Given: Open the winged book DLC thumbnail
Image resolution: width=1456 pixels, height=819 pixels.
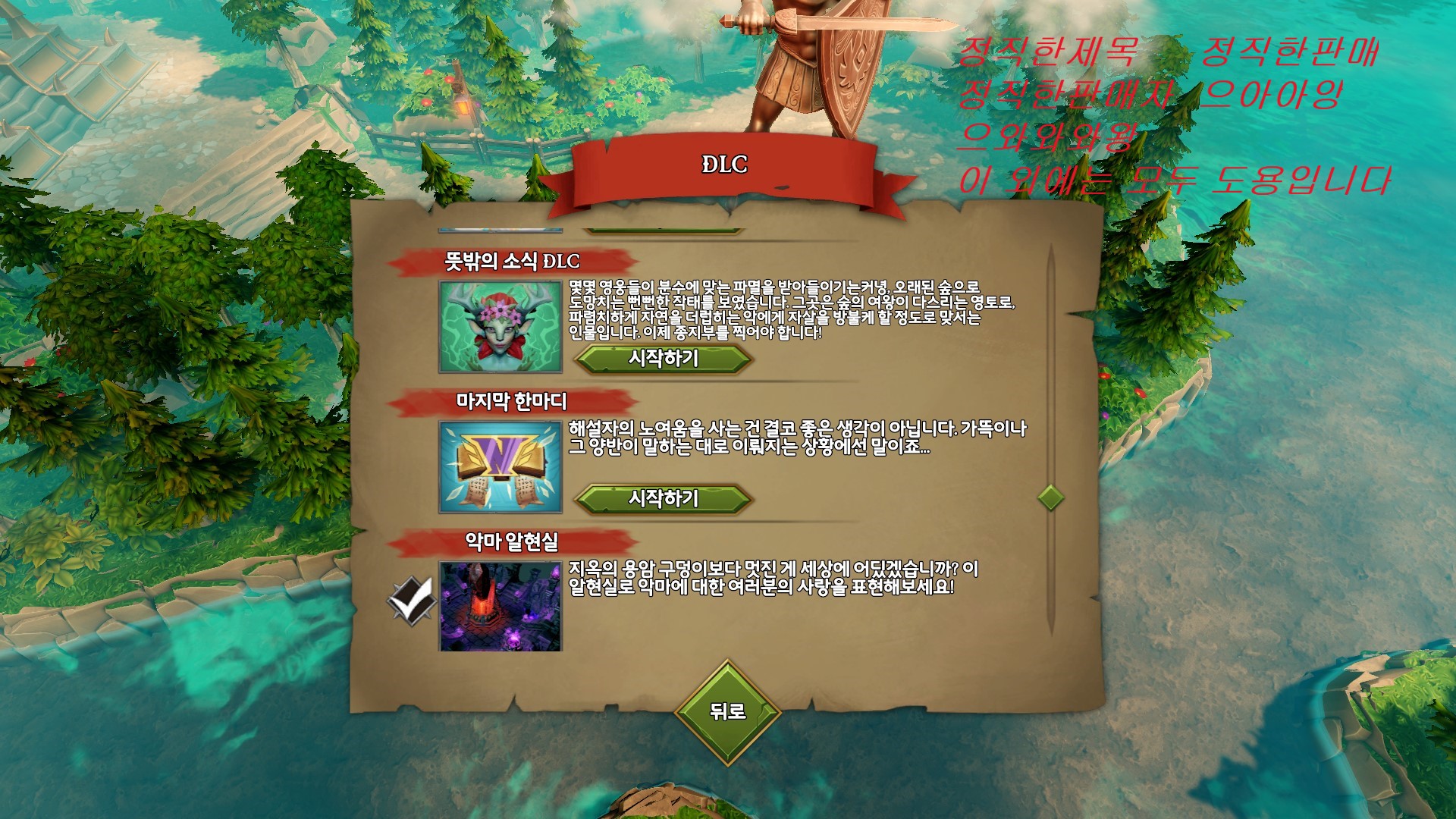Looking at the screenshot, I should click(500, 467).
